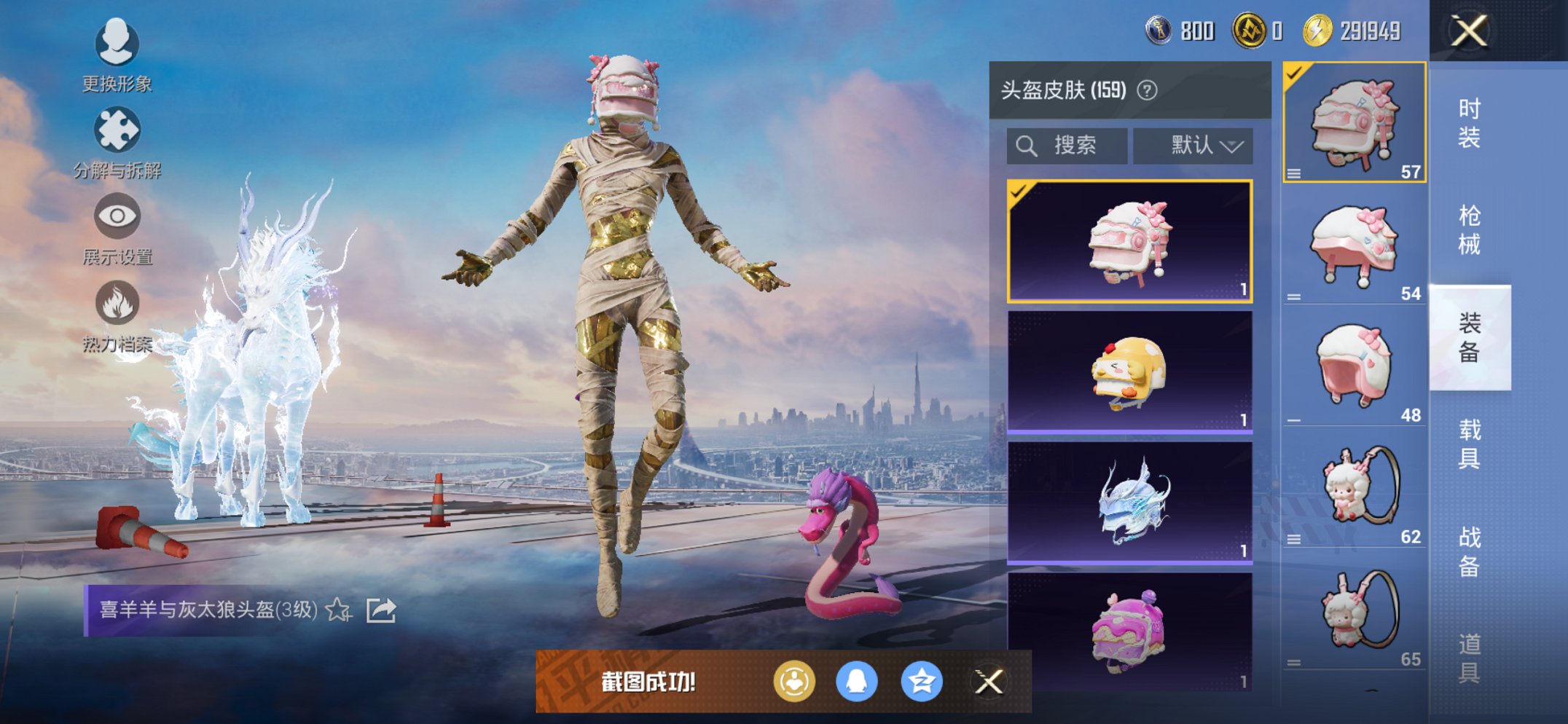
Task: Expand the 默认 sort dropdown
Action: (x=1193, y=145)
